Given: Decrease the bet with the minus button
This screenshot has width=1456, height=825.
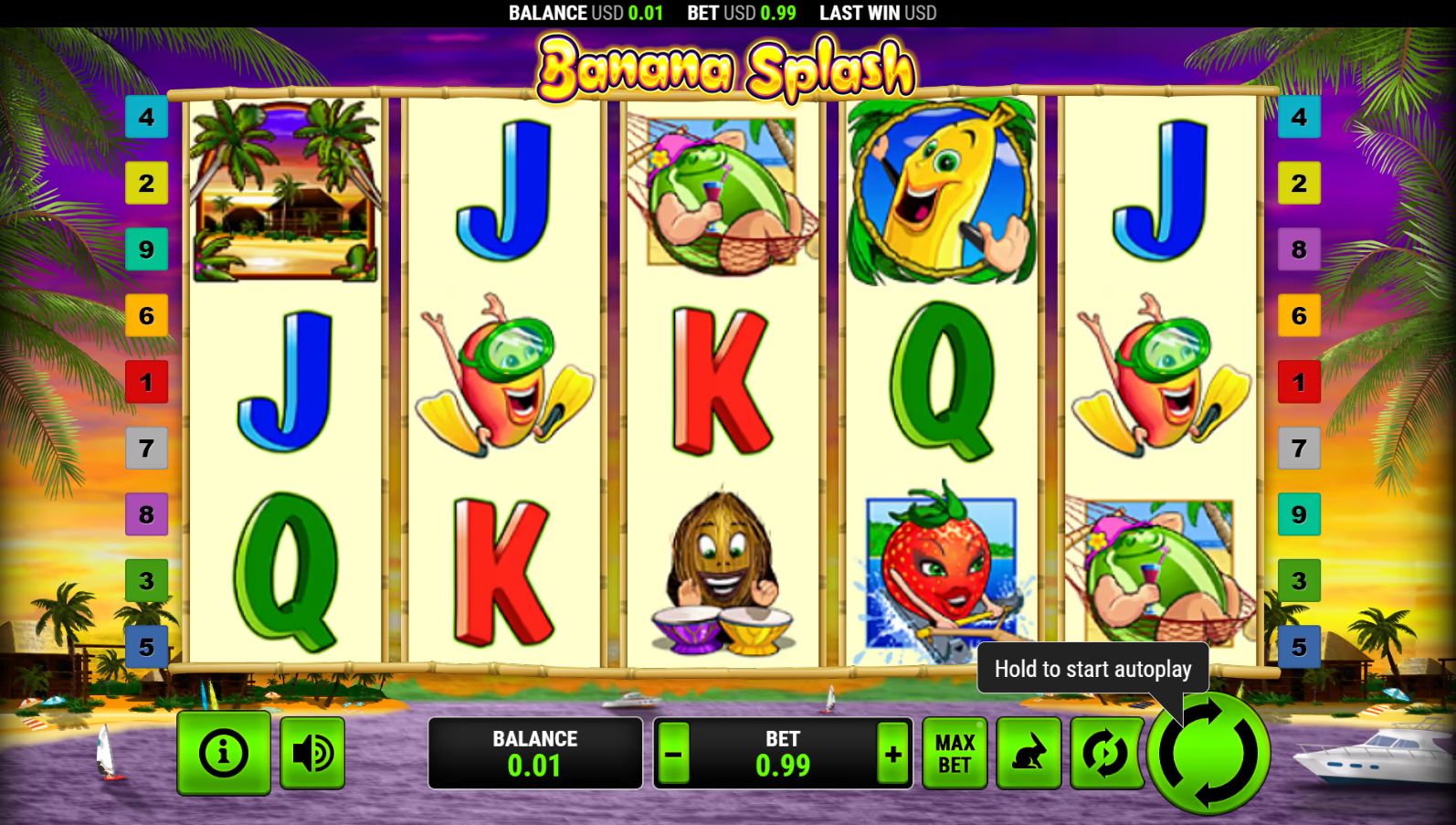Looking at the screenshot, I should tap(674, 755).
